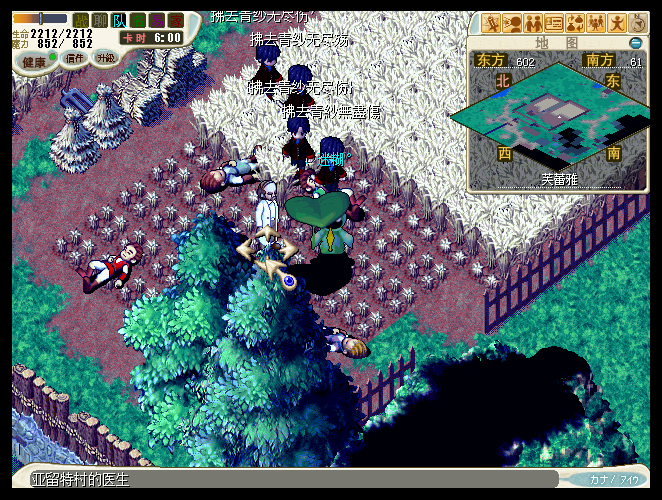
Task: Open the item exchange trade icon
Action: pos(575,23)
